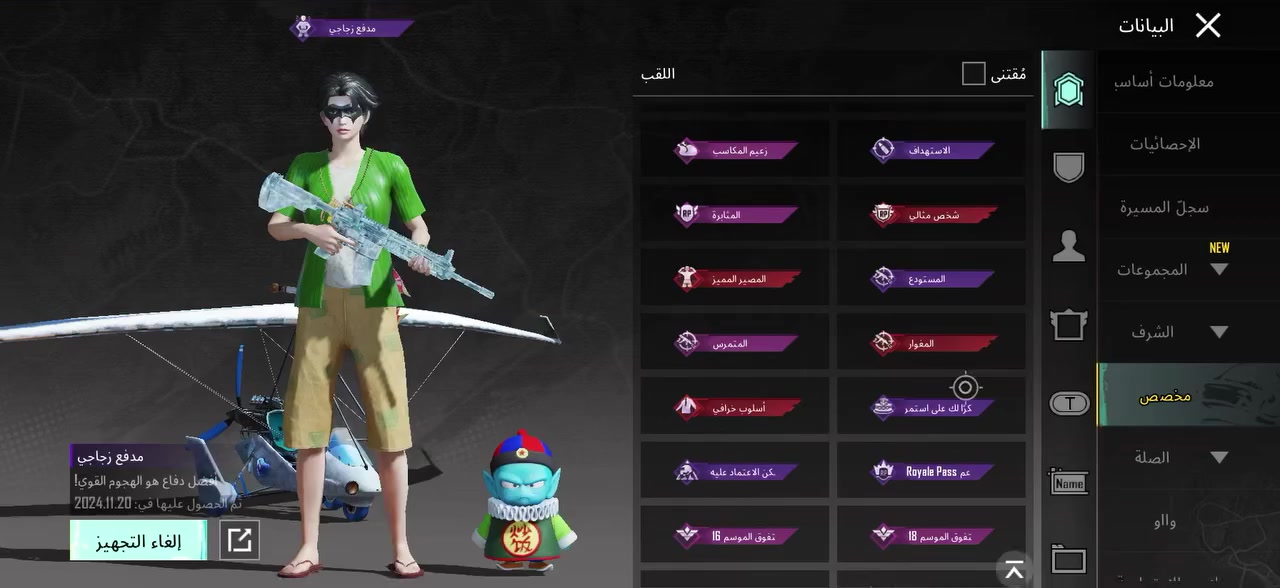Open the Name card icon tab
The width and height of the screenshot is (1280, 588).
click(x=1068, y=483)
